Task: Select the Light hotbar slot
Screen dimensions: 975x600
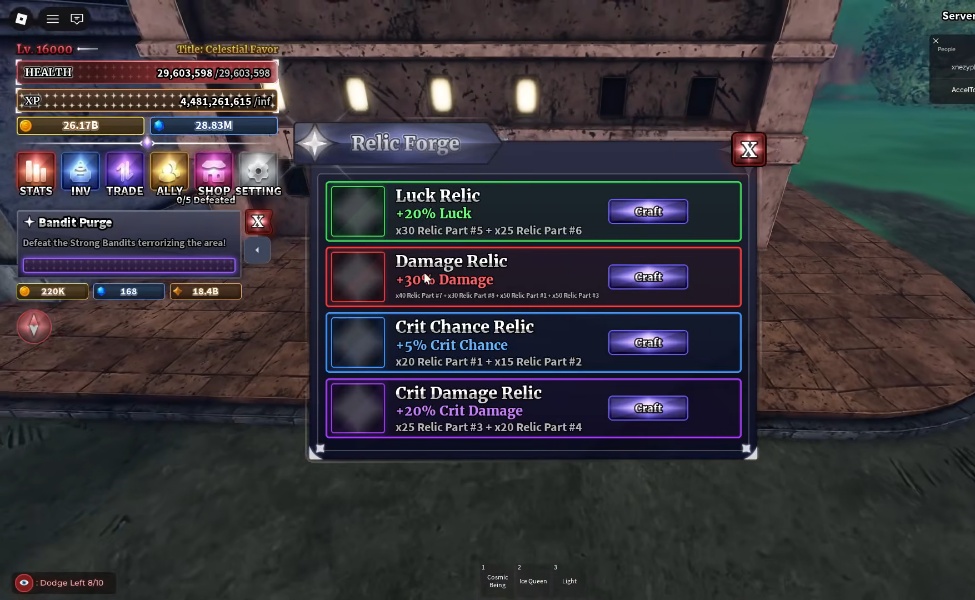Action: pyautogui.click(x=569, y=575)
